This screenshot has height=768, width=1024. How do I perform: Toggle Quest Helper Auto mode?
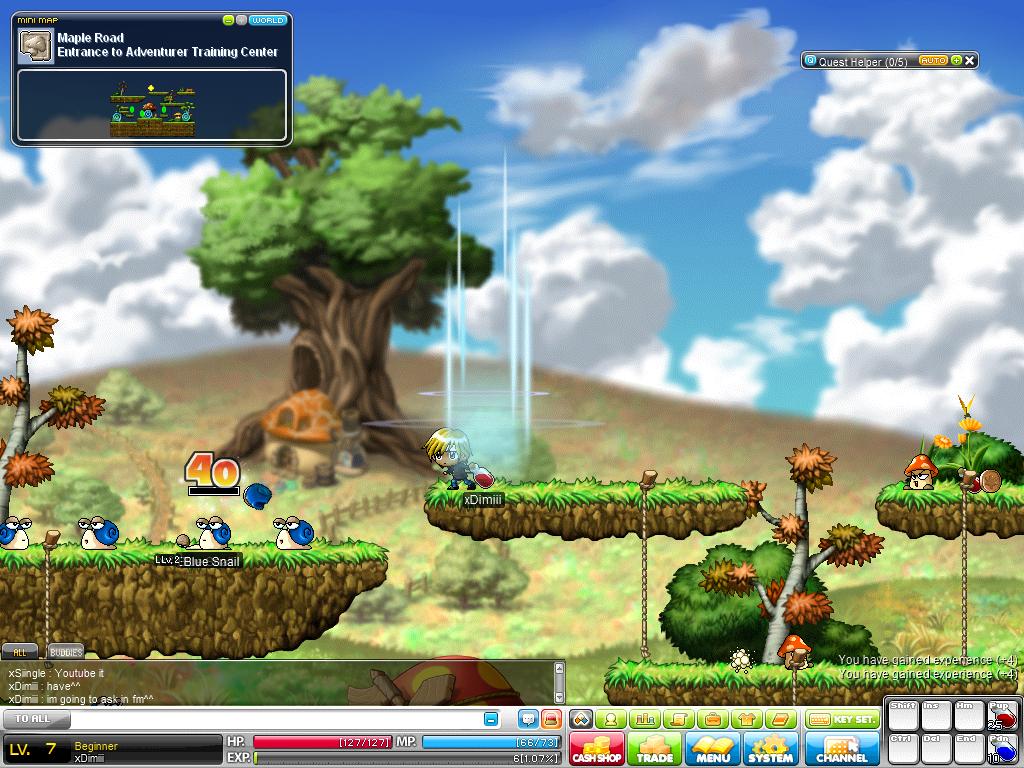(x=932, y=61)
